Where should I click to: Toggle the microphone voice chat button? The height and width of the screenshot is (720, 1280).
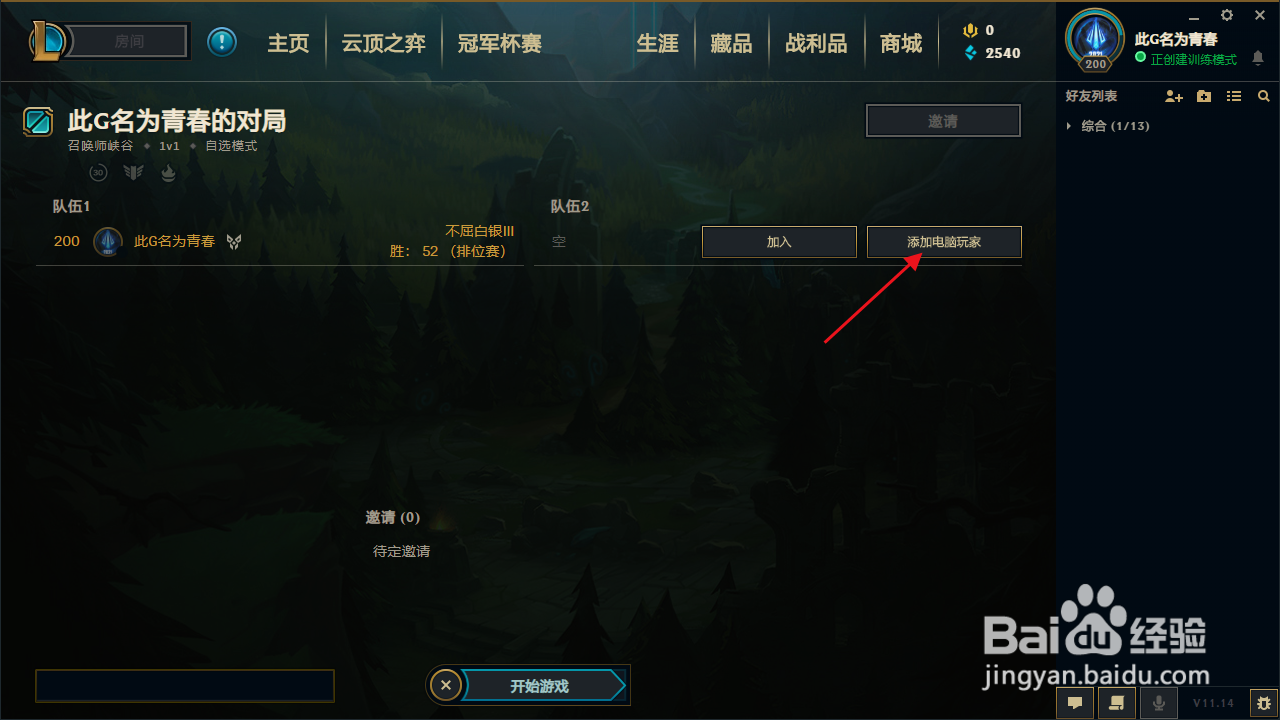tap(1158, 703)
